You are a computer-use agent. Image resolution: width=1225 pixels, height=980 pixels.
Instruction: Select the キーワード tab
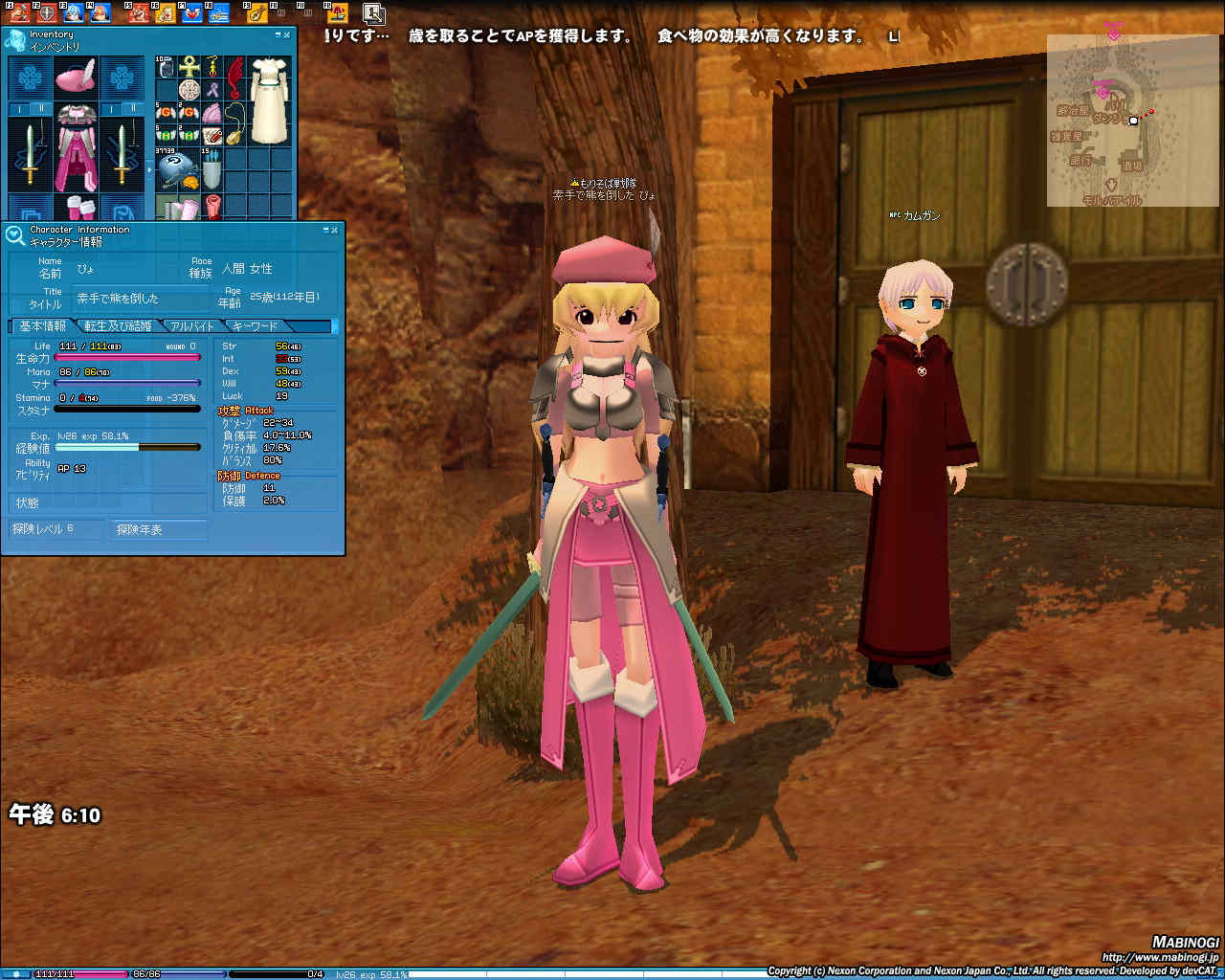point(255,326)
